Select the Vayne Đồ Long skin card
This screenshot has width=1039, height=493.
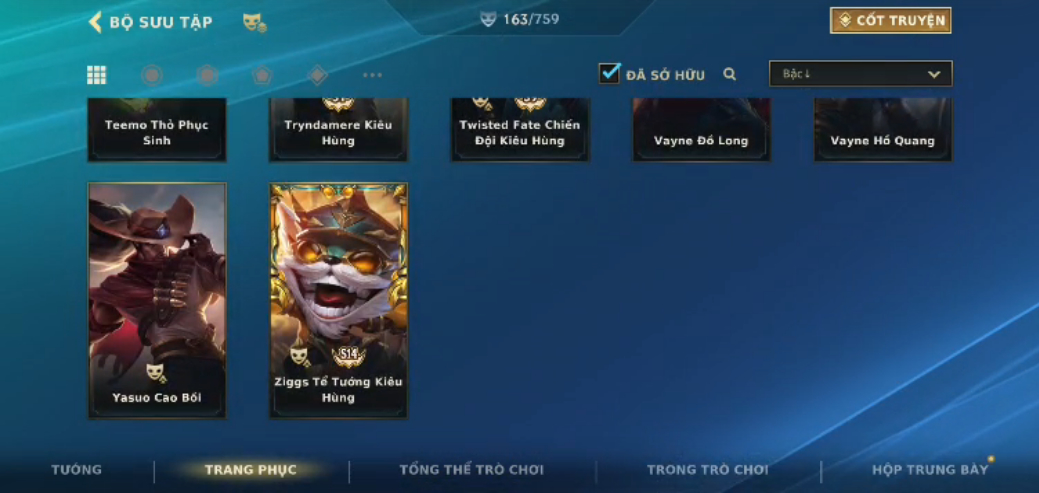tap(701, 130)
